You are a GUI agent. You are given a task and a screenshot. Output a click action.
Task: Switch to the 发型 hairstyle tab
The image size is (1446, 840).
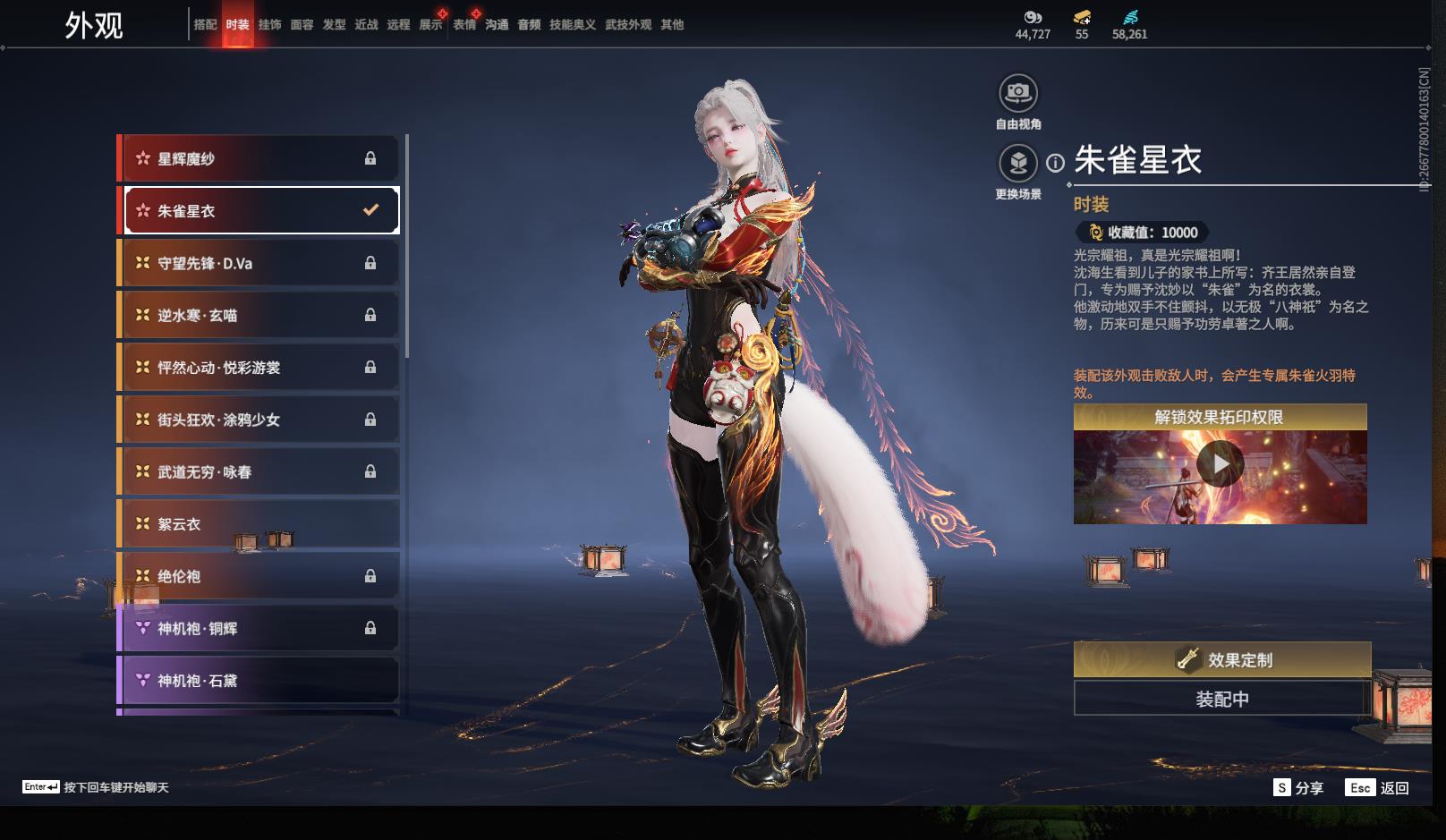point(334,25)
